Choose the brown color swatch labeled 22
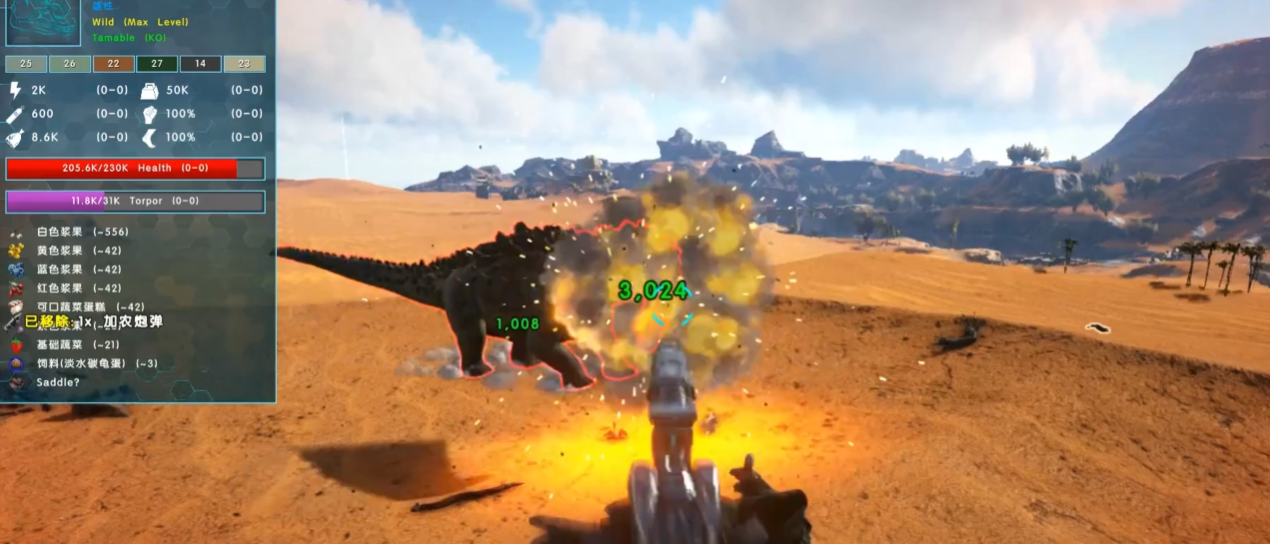 pos(113,64)
